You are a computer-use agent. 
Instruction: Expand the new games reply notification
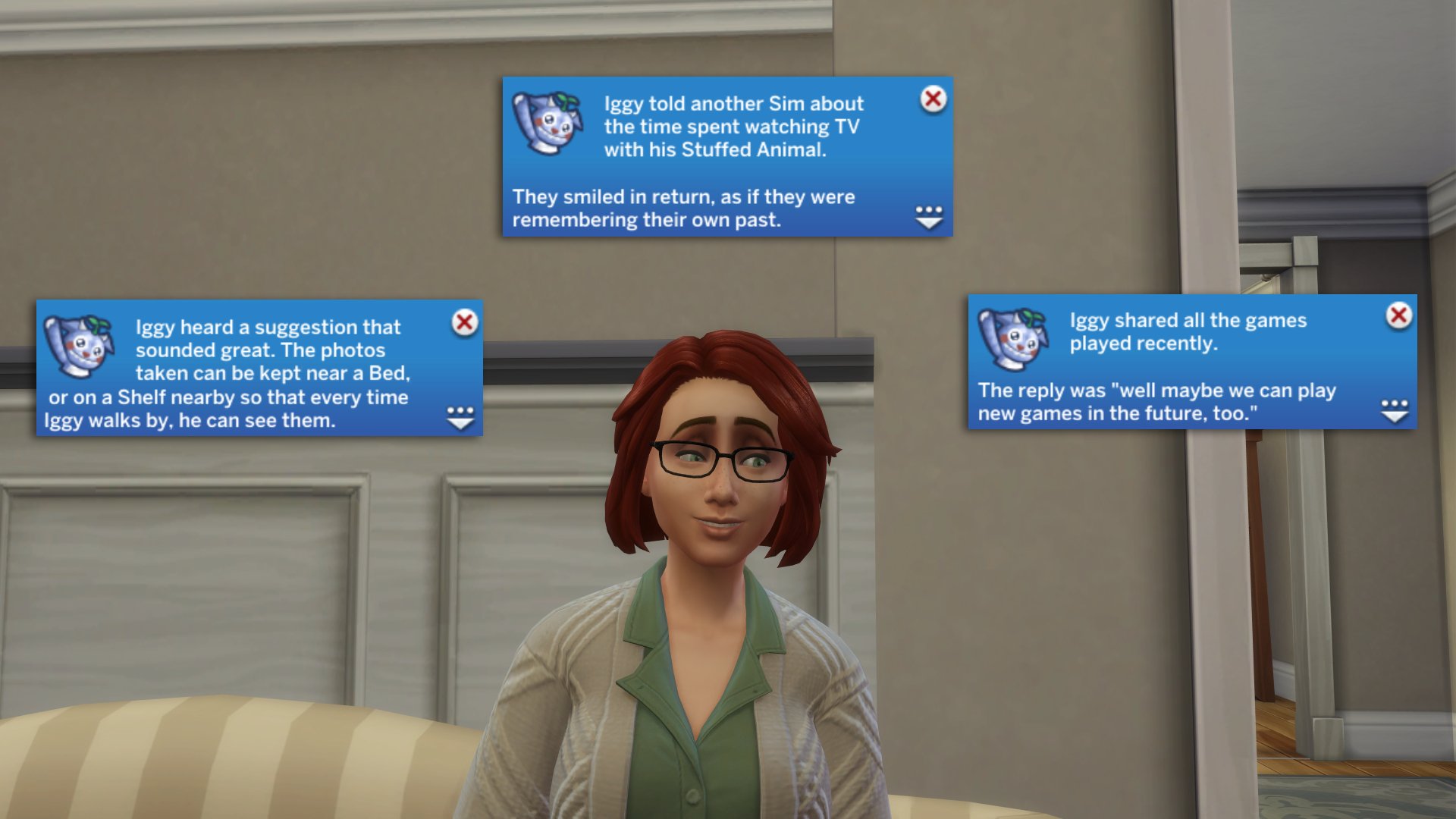(x=1394, y=411)
